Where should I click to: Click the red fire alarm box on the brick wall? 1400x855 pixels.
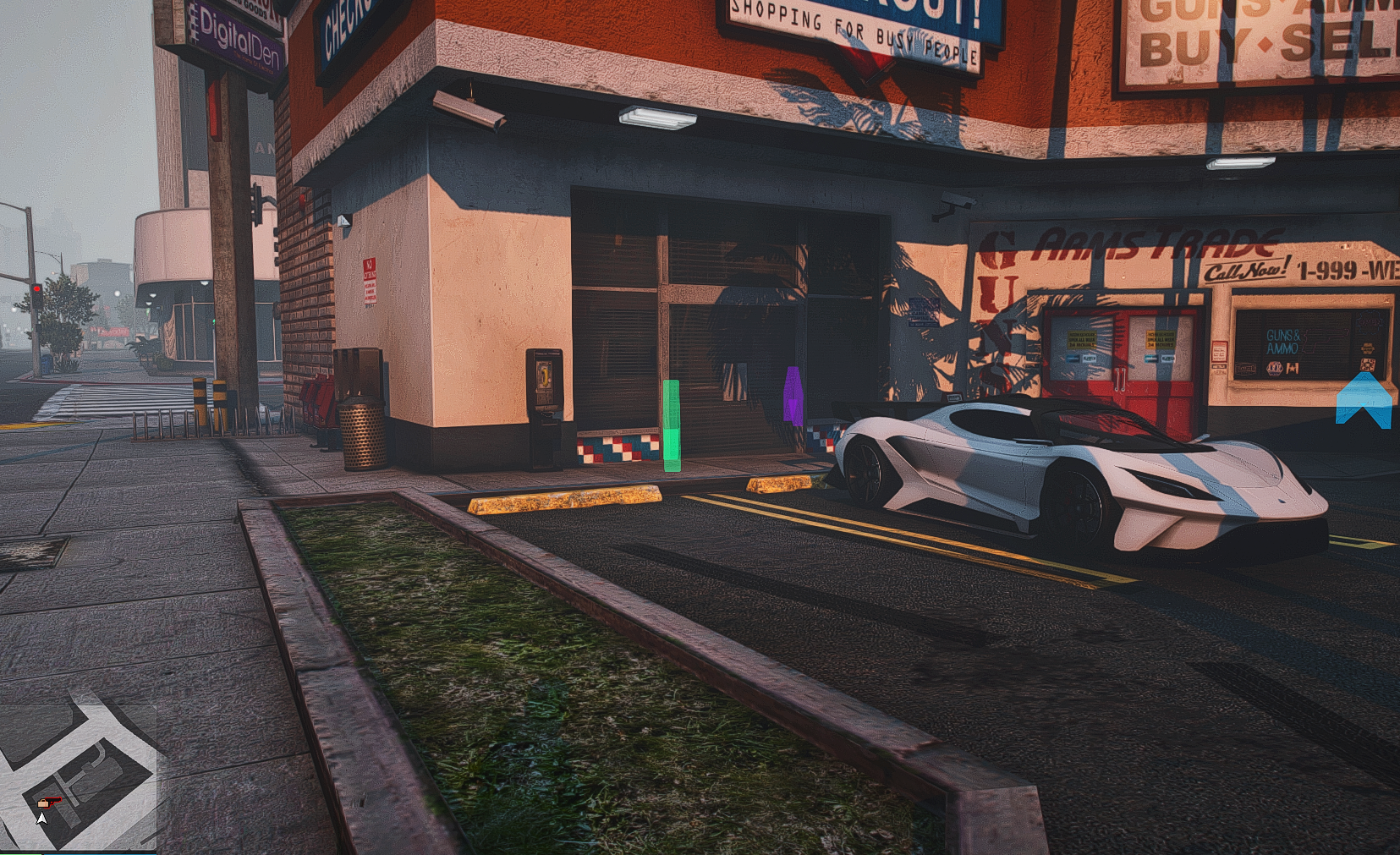[x=303, y=202]
